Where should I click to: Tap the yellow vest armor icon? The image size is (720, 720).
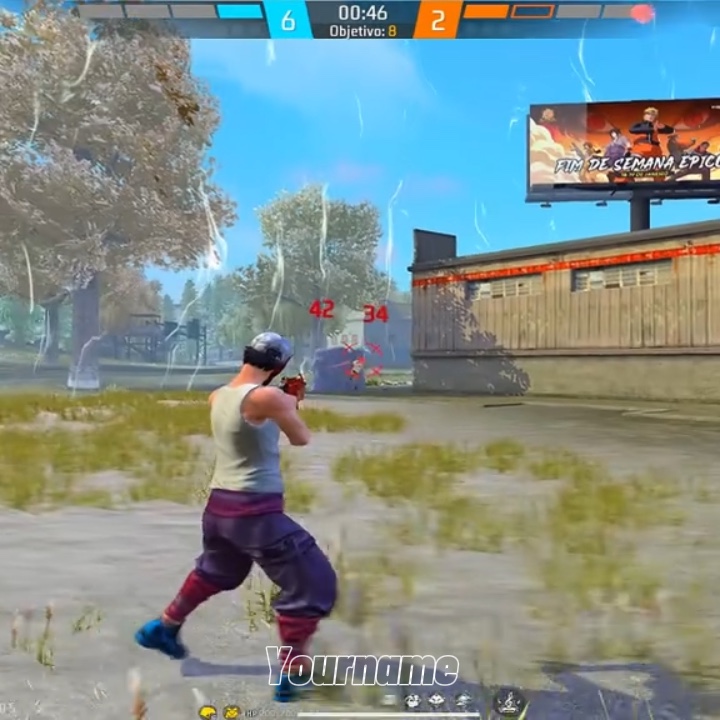(x=231, y=712)
